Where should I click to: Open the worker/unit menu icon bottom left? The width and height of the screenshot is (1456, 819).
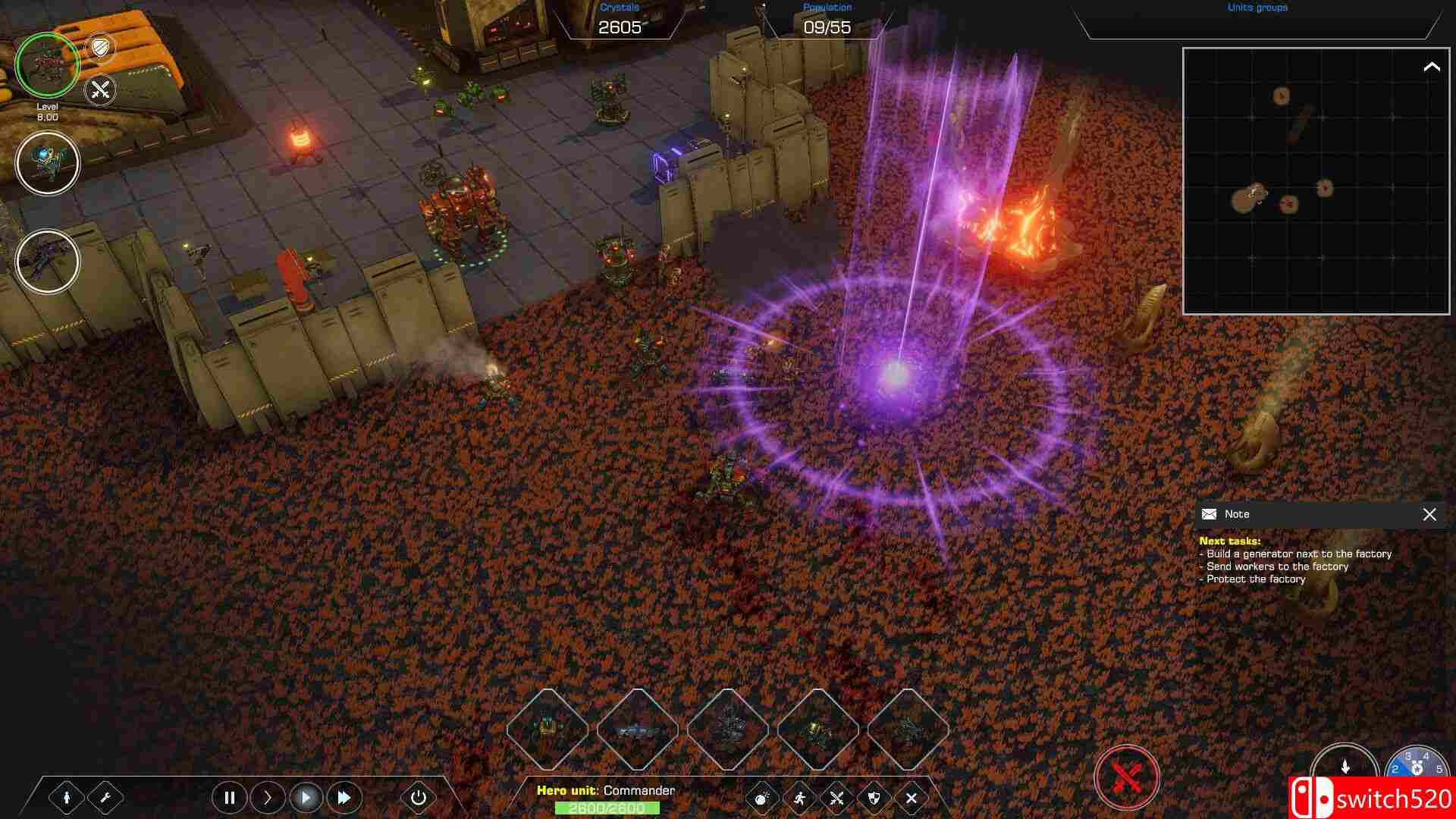pyautogui.click(x=67, y=798)
